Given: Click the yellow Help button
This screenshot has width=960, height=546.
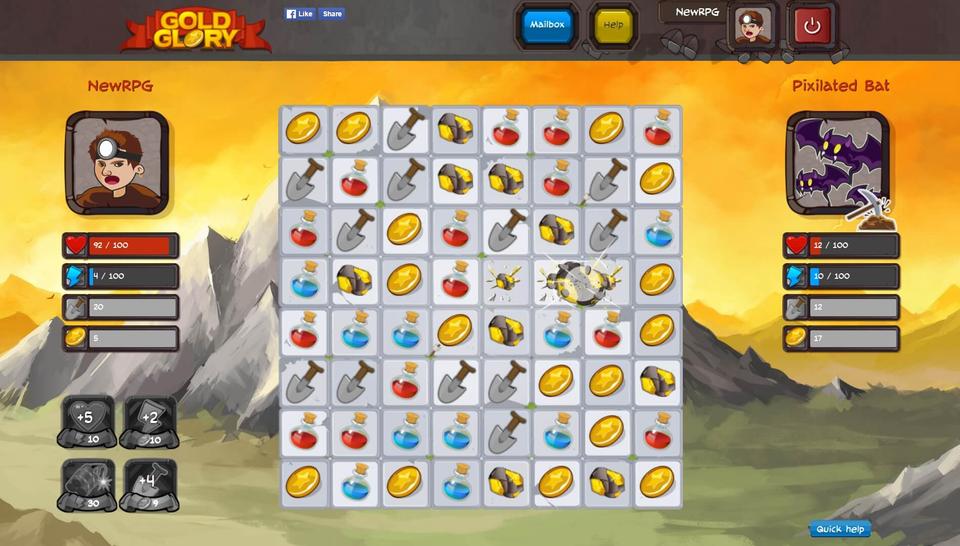Looking at the screenshot, I should click(613, 25).
